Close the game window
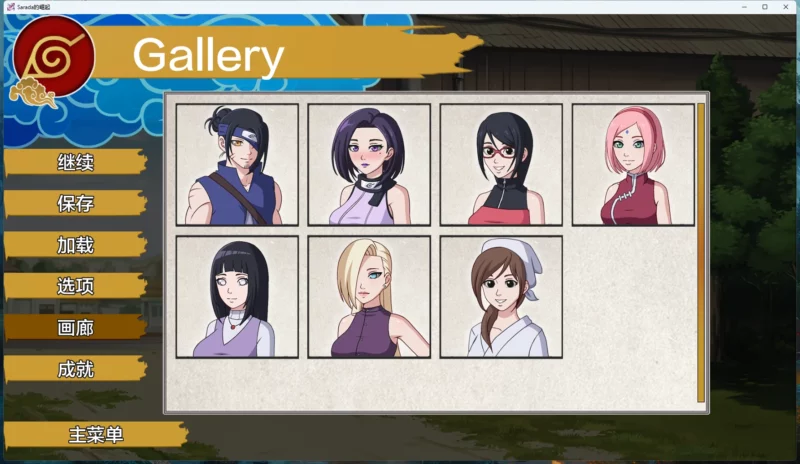800x464 pixels. [x=786, y=7]
